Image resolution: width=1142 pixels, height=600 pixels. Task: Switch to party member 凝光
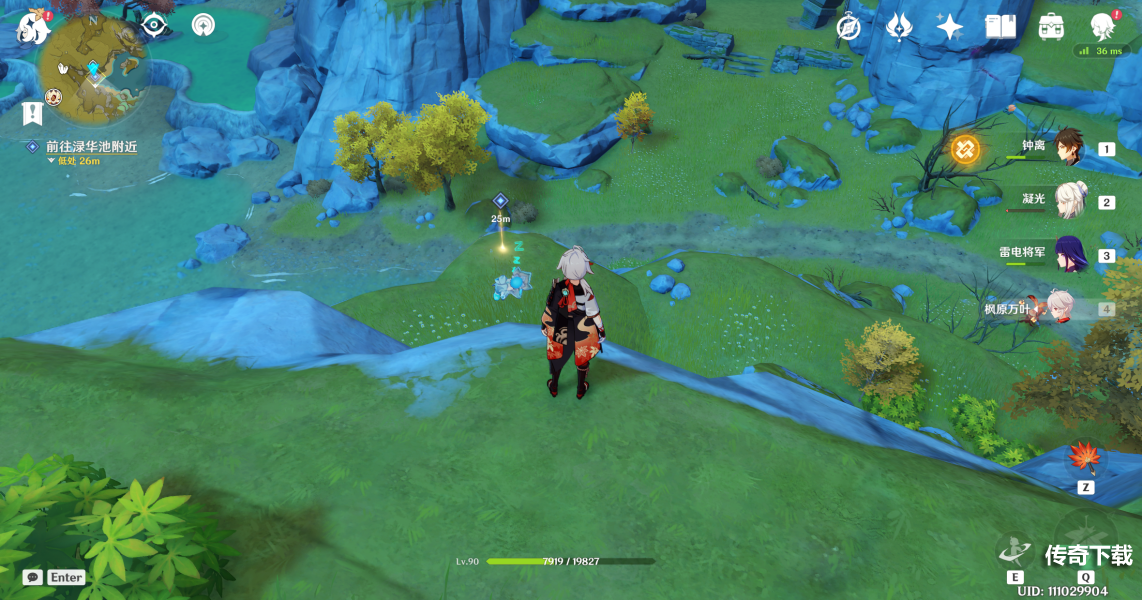pyautogui.click(x=1070, y=200)
